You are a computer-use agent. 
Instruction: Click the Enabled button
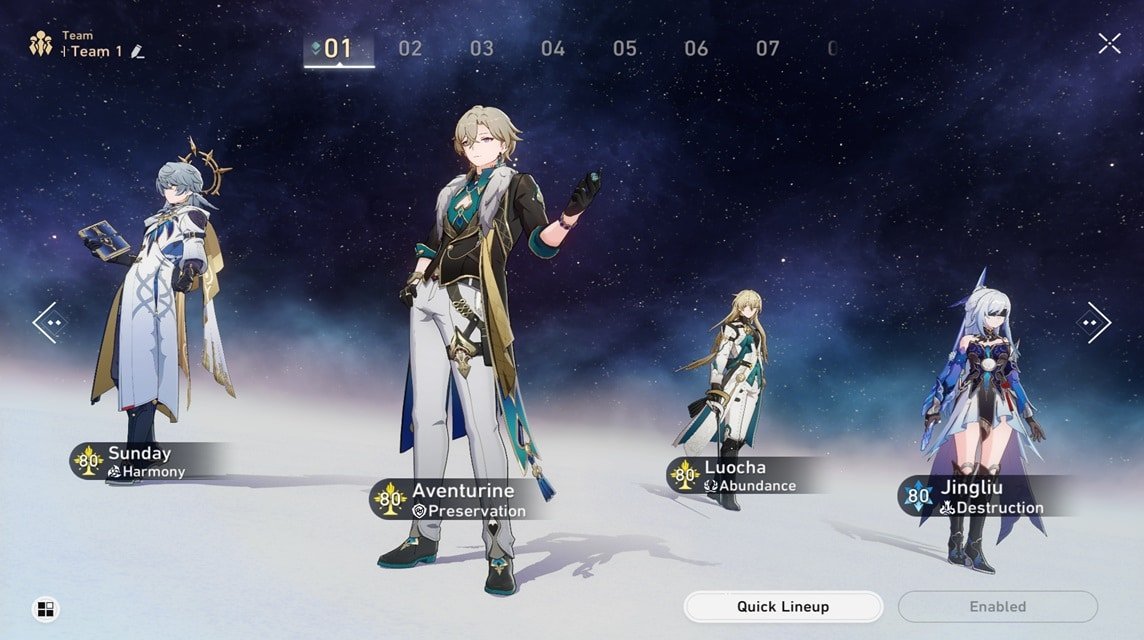[997, 606]
